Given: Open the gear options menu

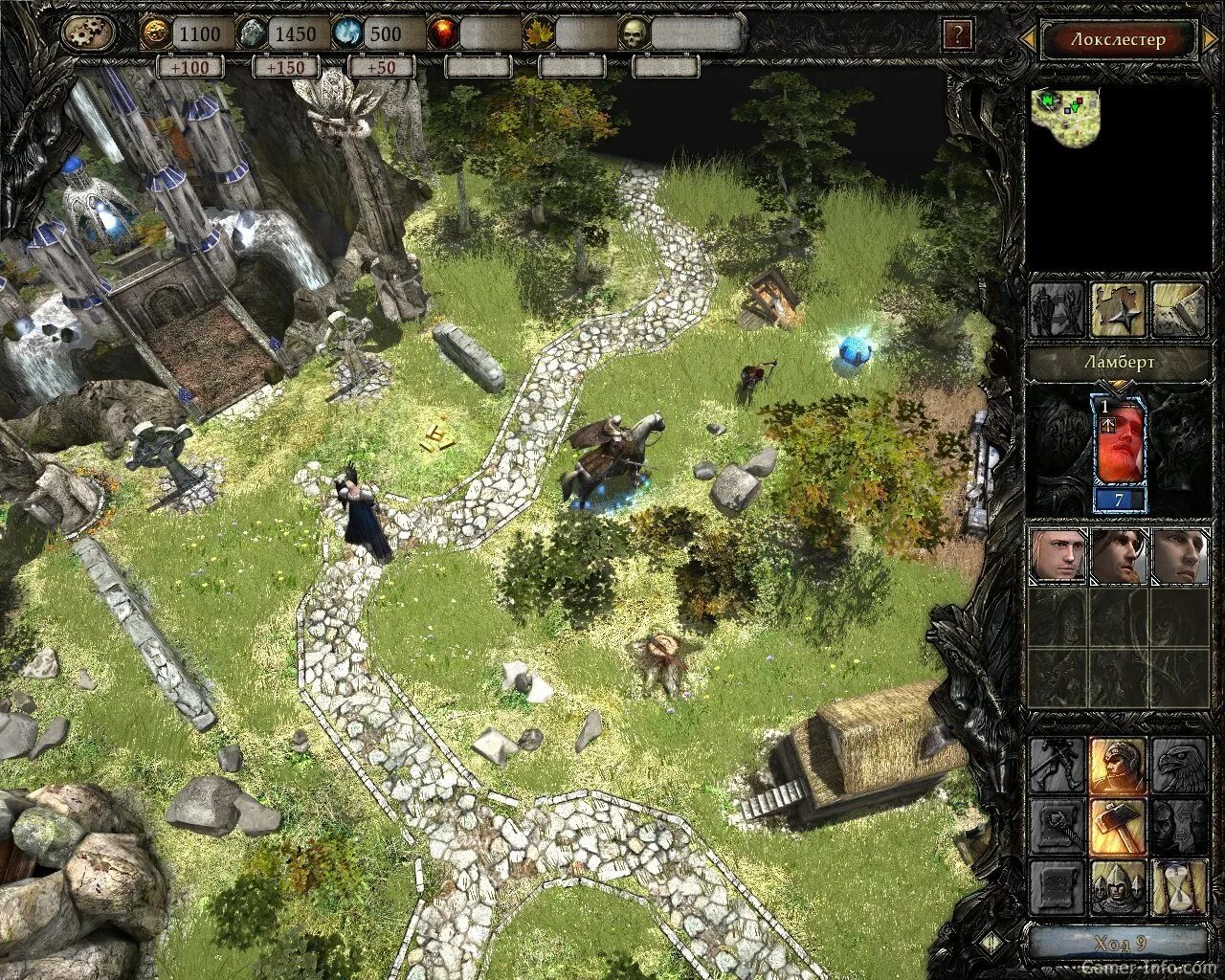Looking at the screenshot, I should pyautogui.click(x=88, y=33).
